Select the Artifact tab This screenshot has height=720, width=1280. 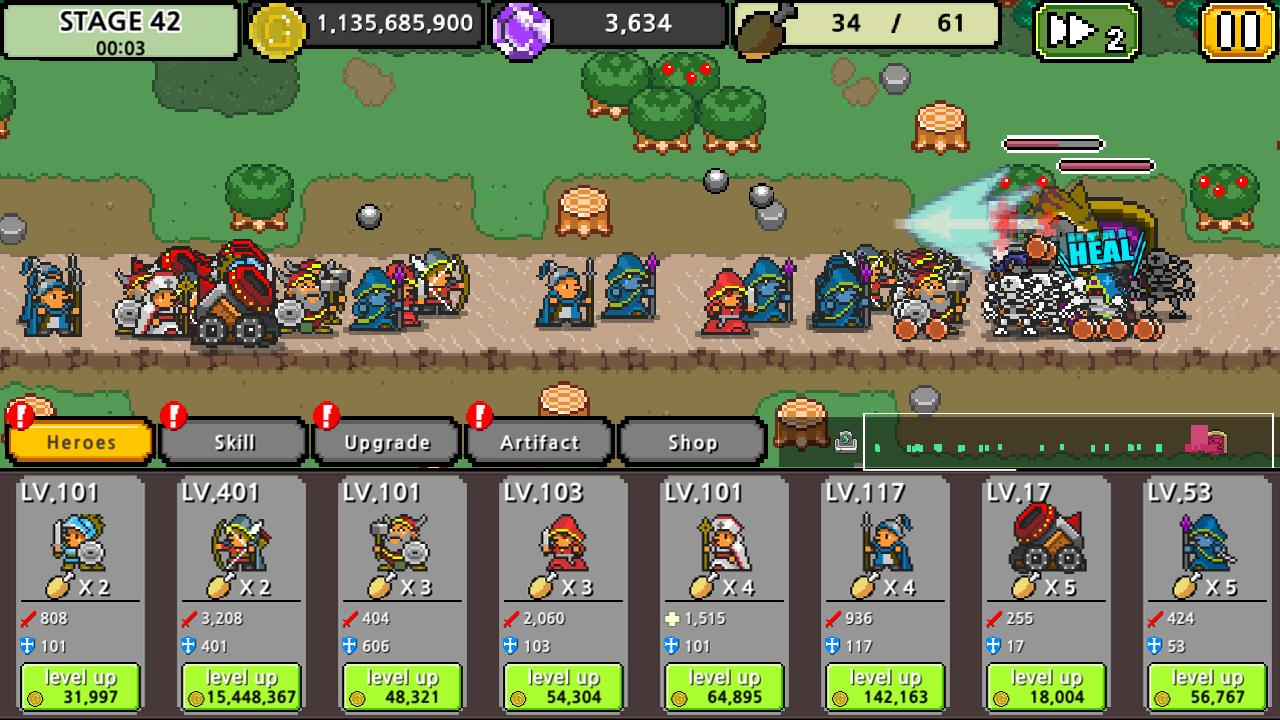tap(540, 442)
